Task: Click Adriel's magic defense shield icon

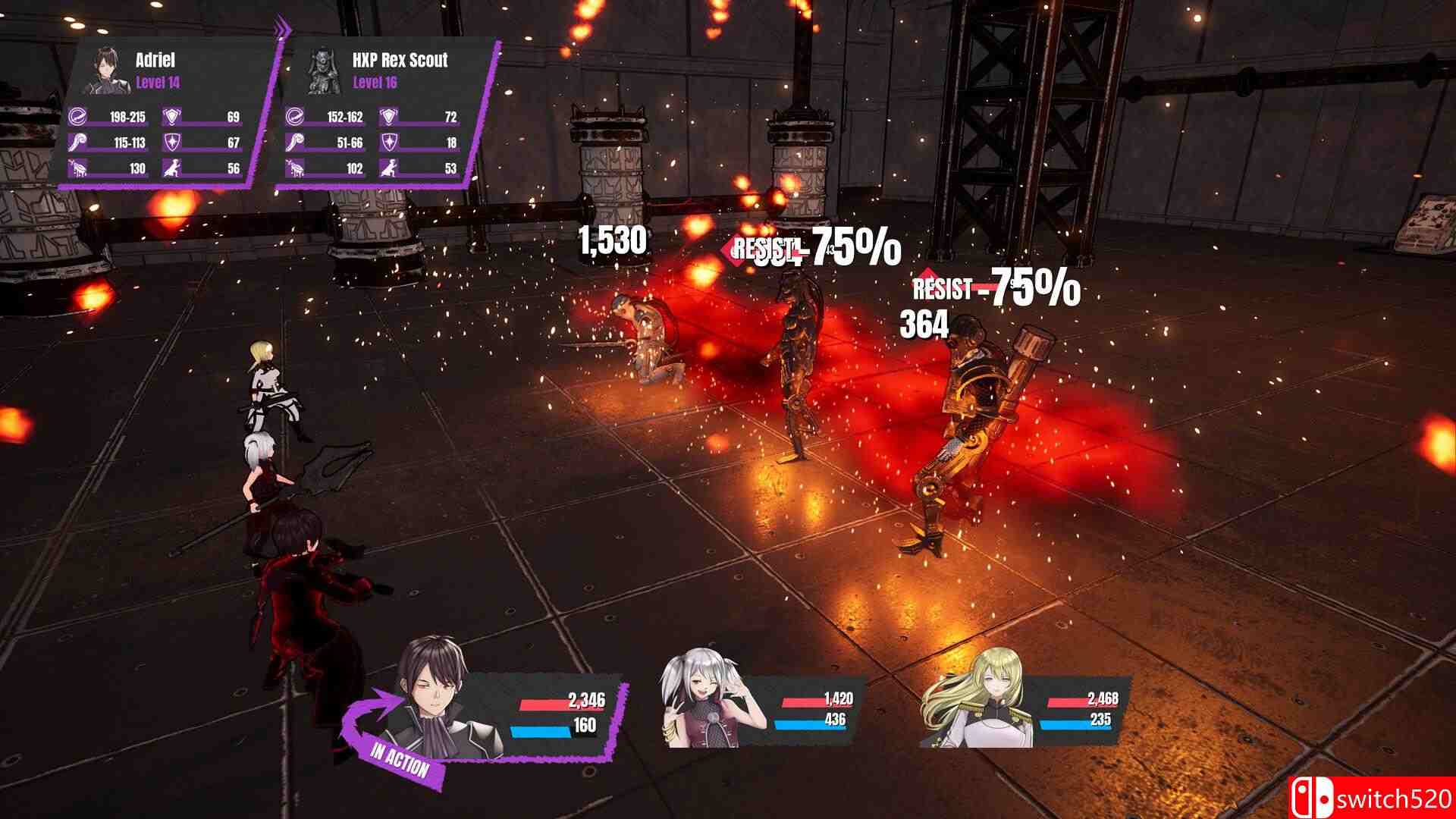Action: [170, 142]
